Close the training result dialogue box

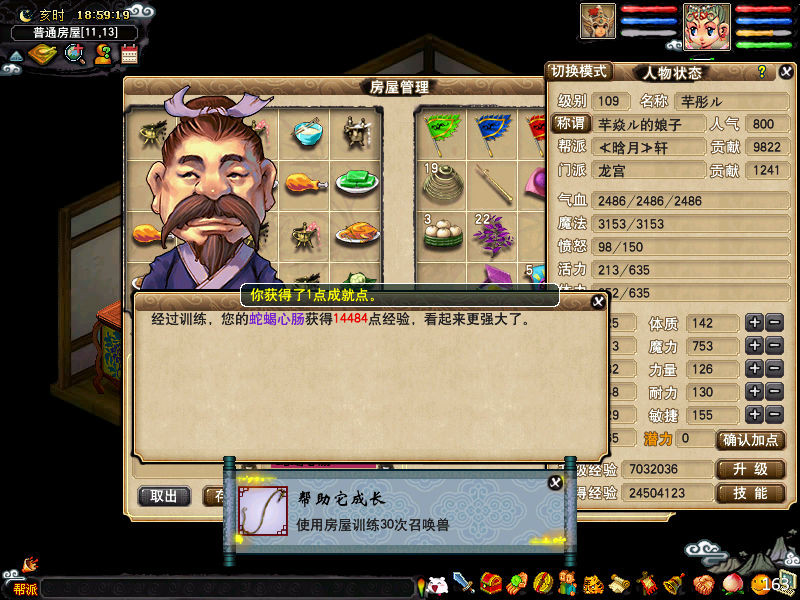click(598, 302)
